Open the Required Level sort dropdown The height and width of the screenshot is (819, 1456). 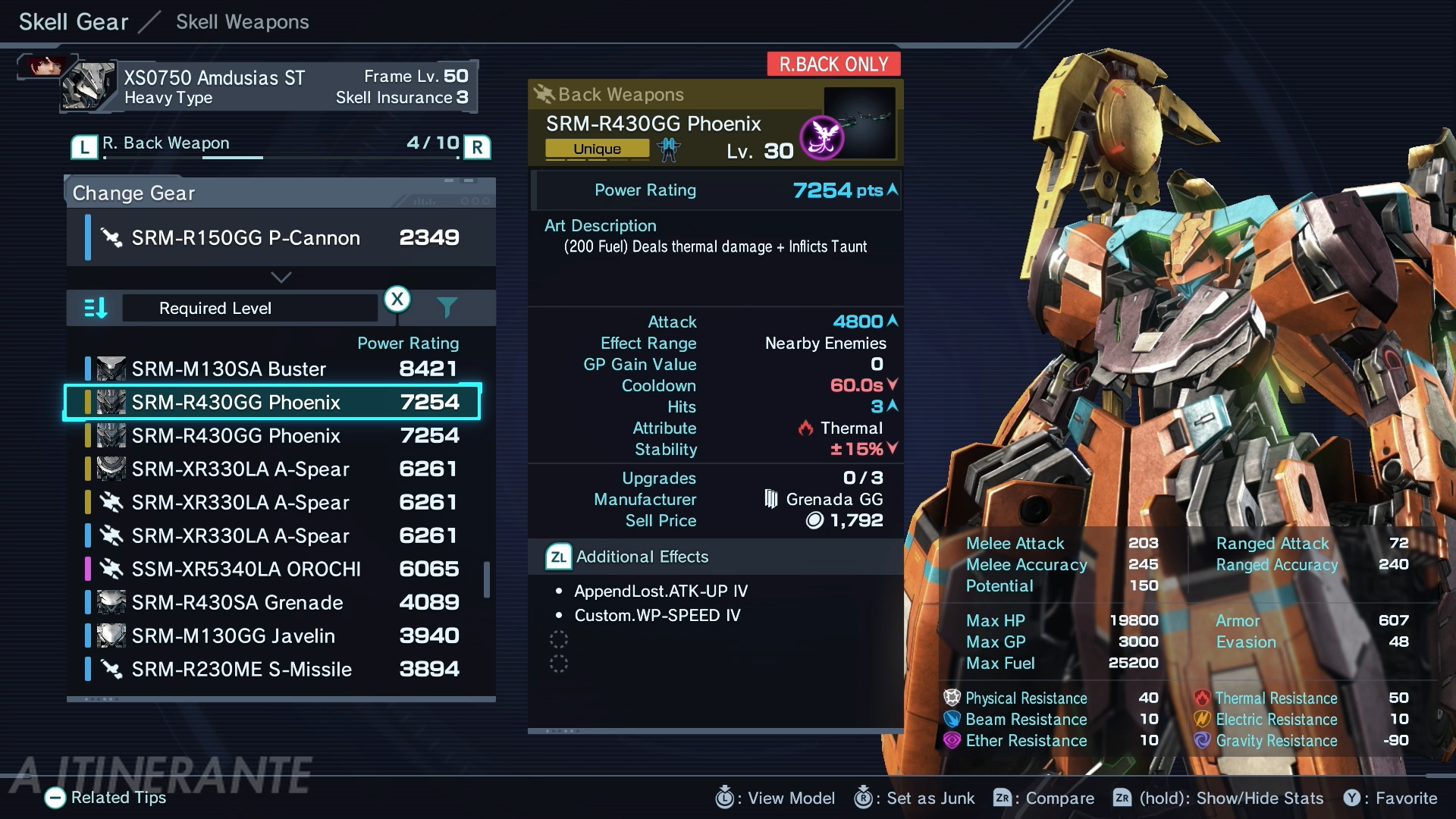250,309
